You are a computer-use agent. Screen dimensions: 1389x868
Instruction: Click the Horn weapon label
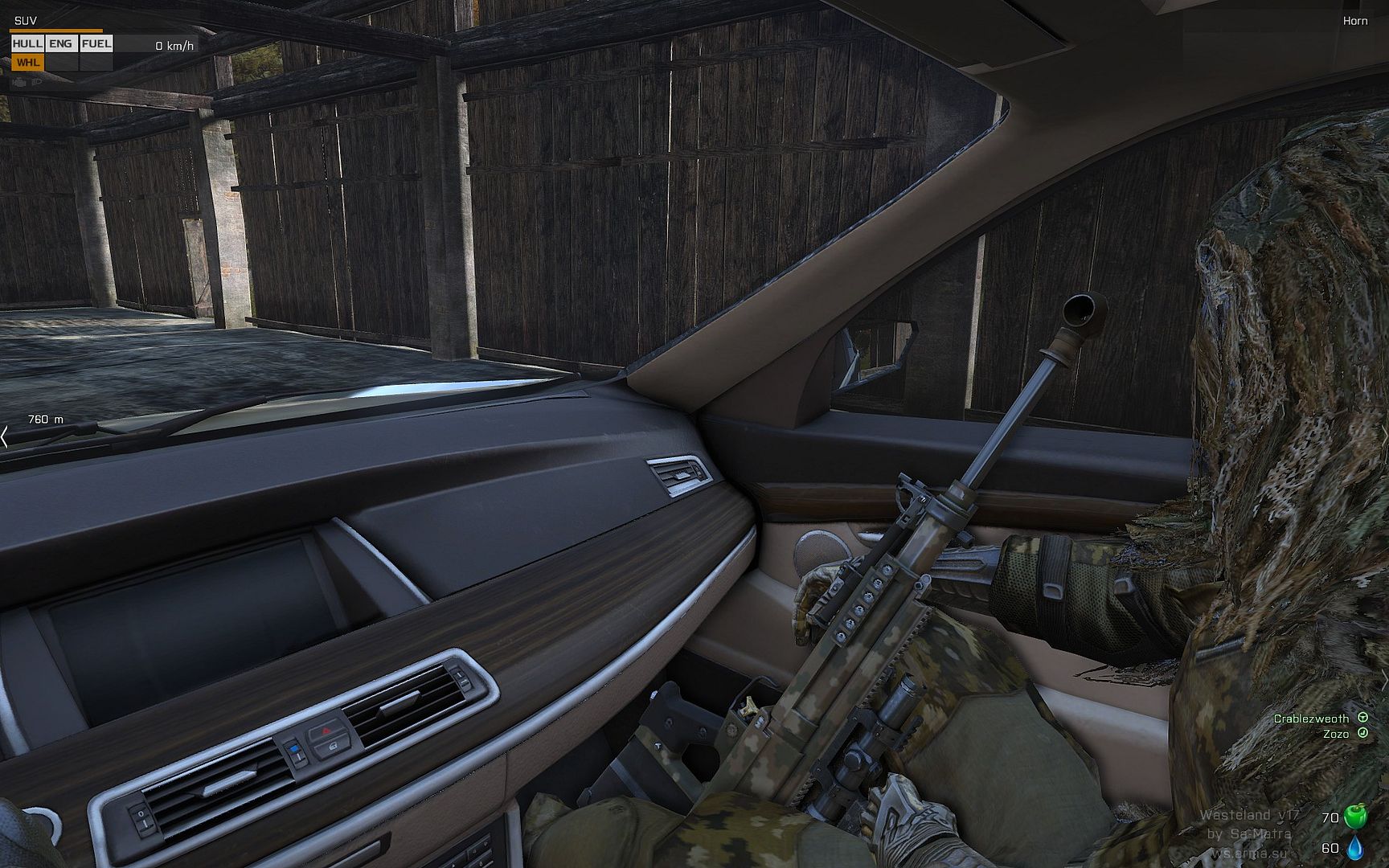pyautogui.click(x=1354, y=21)
